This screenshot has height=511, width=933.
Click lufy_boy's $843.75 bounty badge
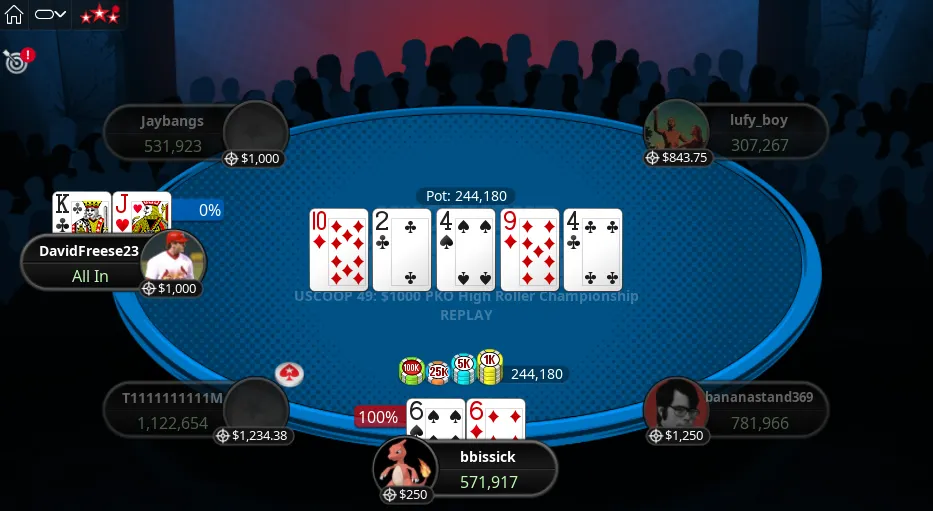[678, 157]
